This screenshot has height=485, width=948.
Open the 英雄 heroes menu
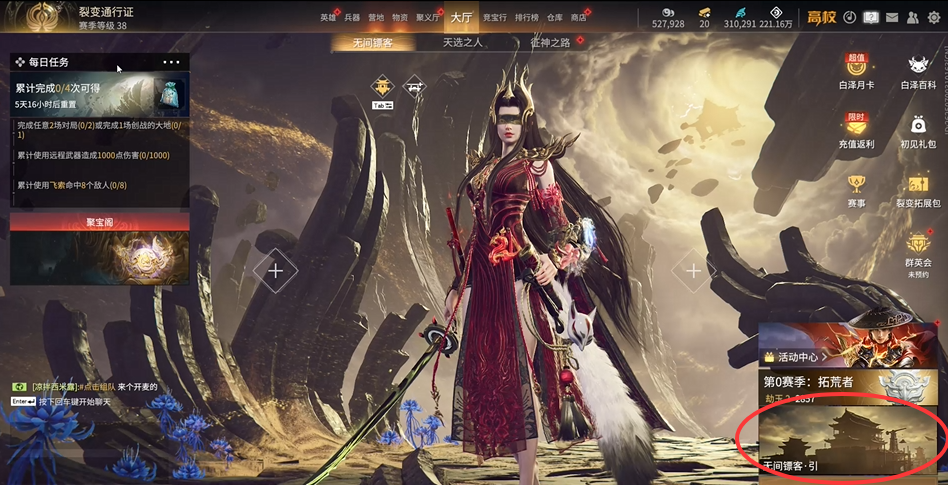328,18
